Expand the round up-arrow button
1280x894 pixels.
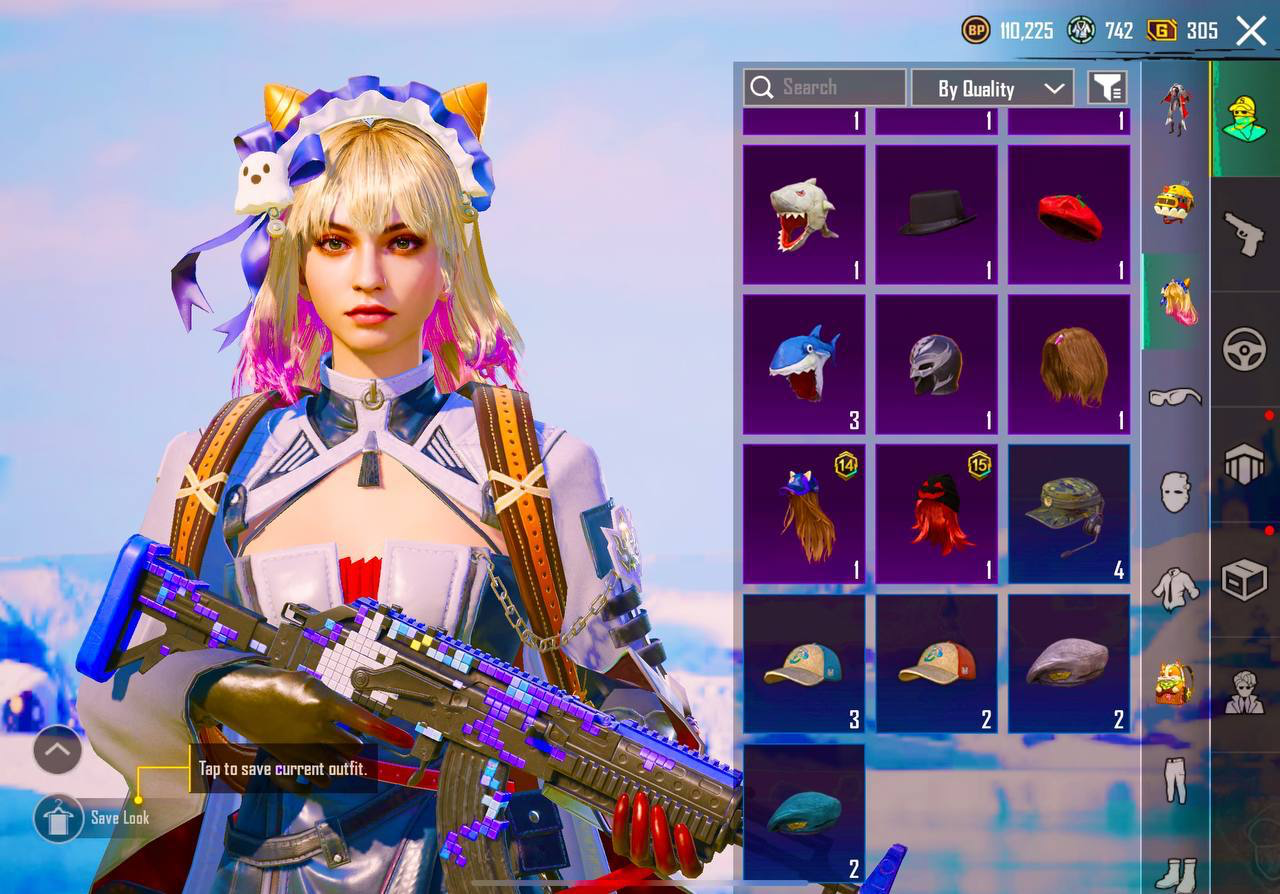(x=58, y=749)
